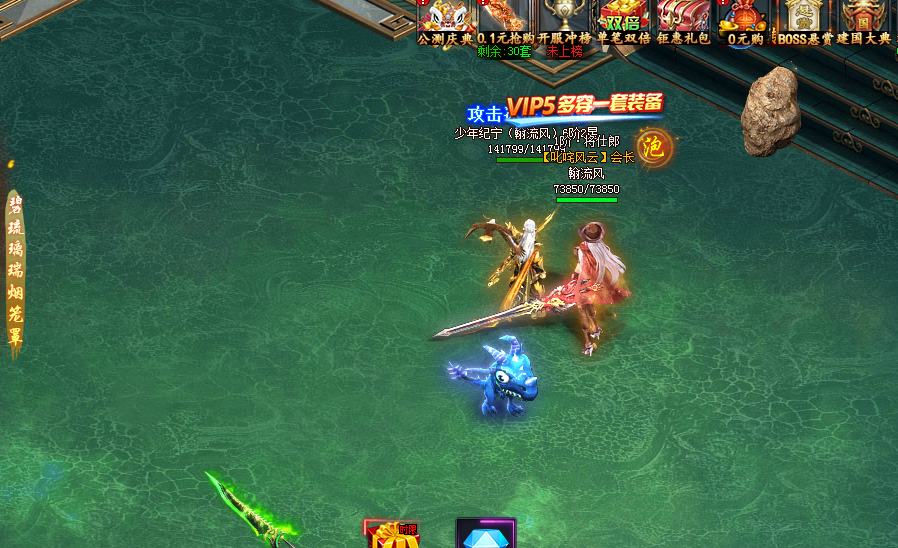Select the blue diamond slot
Image resolution: width=898 pixels, height=548 pixels.
[x=486, y=535]
